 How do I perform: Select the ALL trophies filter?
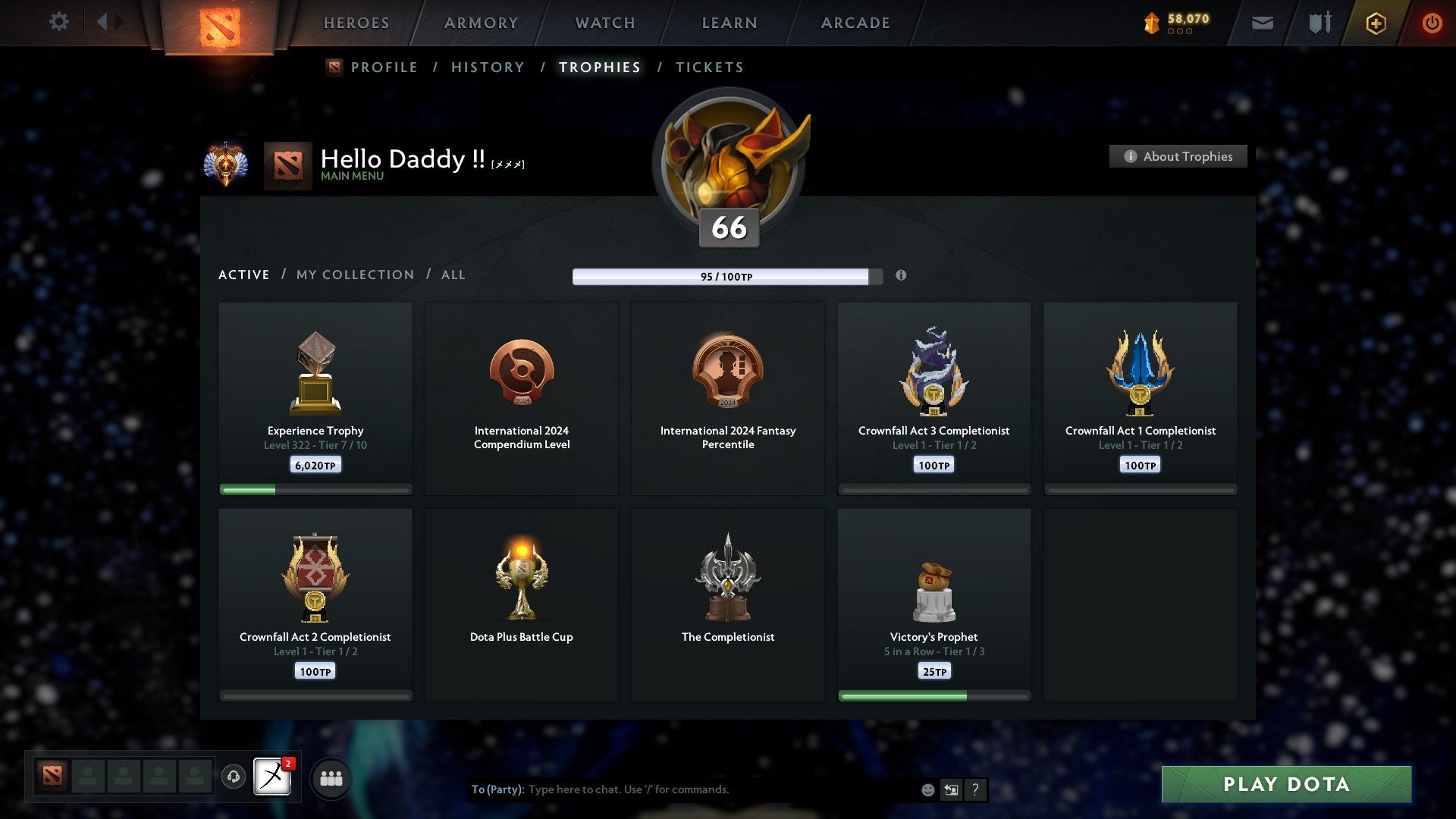453,275
